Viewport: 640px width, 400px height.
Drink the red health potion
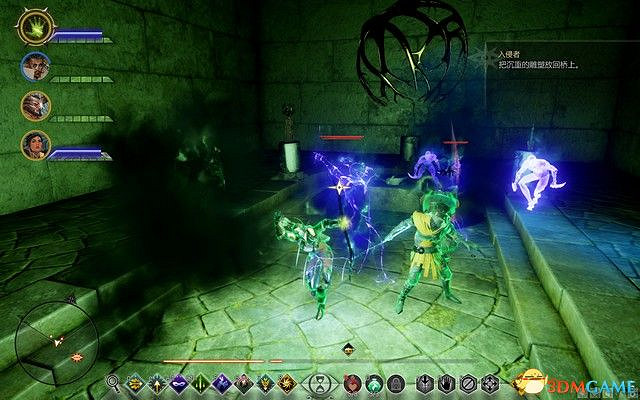[352, 383]
